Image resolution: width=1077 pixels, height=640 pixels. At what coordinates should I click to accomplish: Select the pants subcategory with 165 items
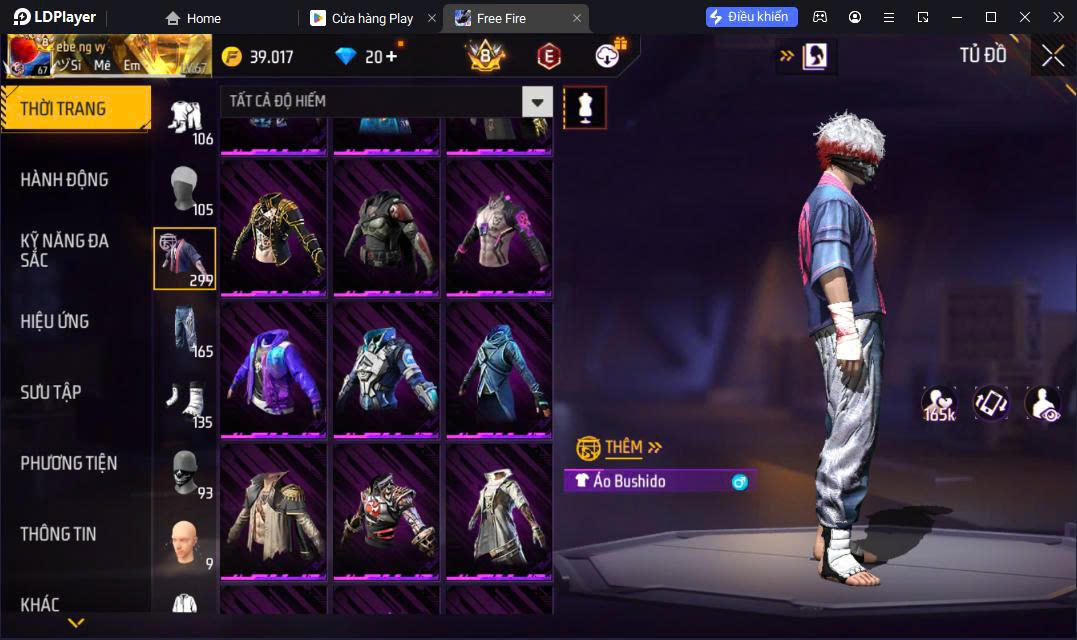click(185, 330)
